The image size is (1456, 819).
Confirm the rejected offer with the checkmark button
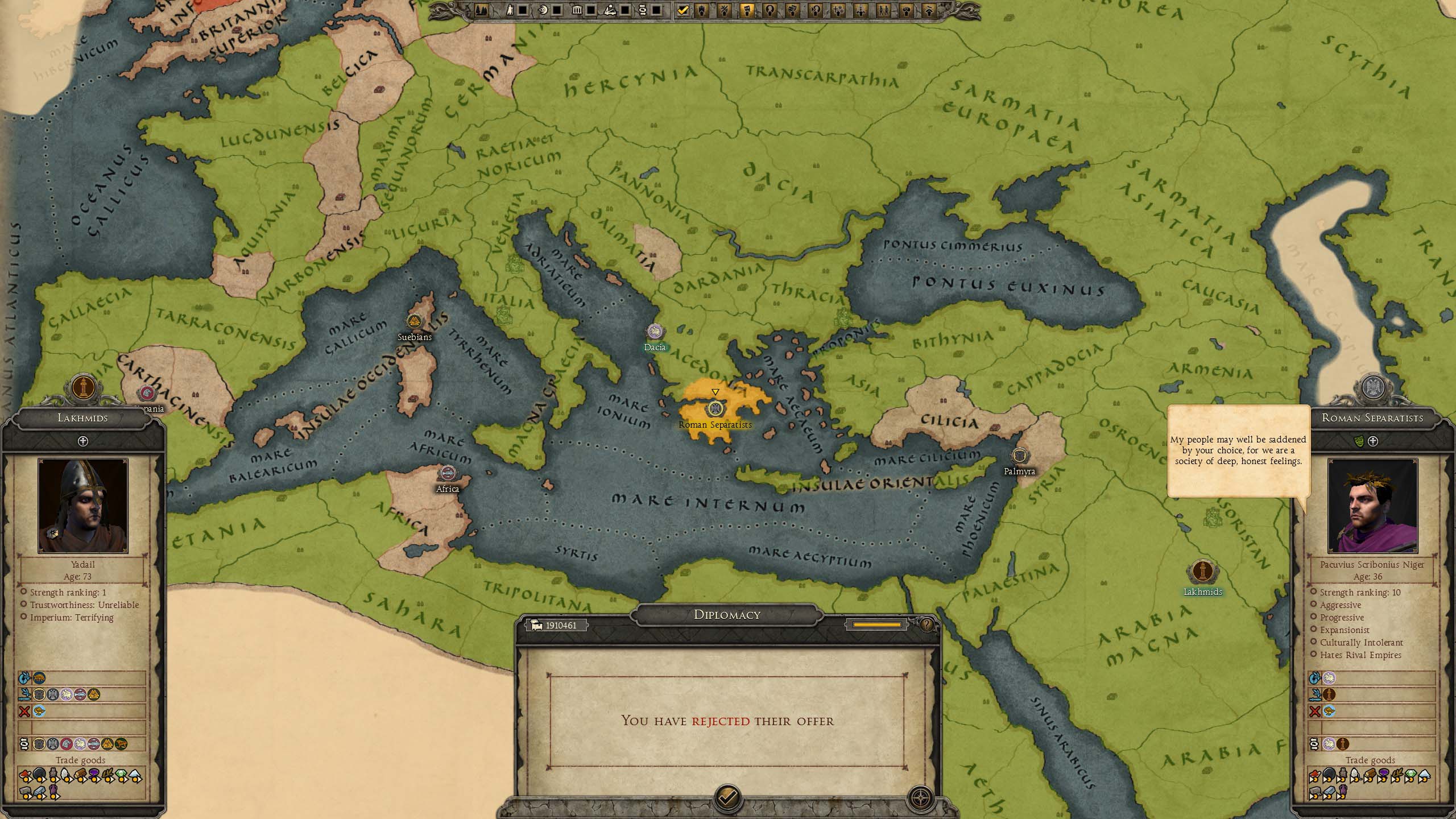[727, 797]
